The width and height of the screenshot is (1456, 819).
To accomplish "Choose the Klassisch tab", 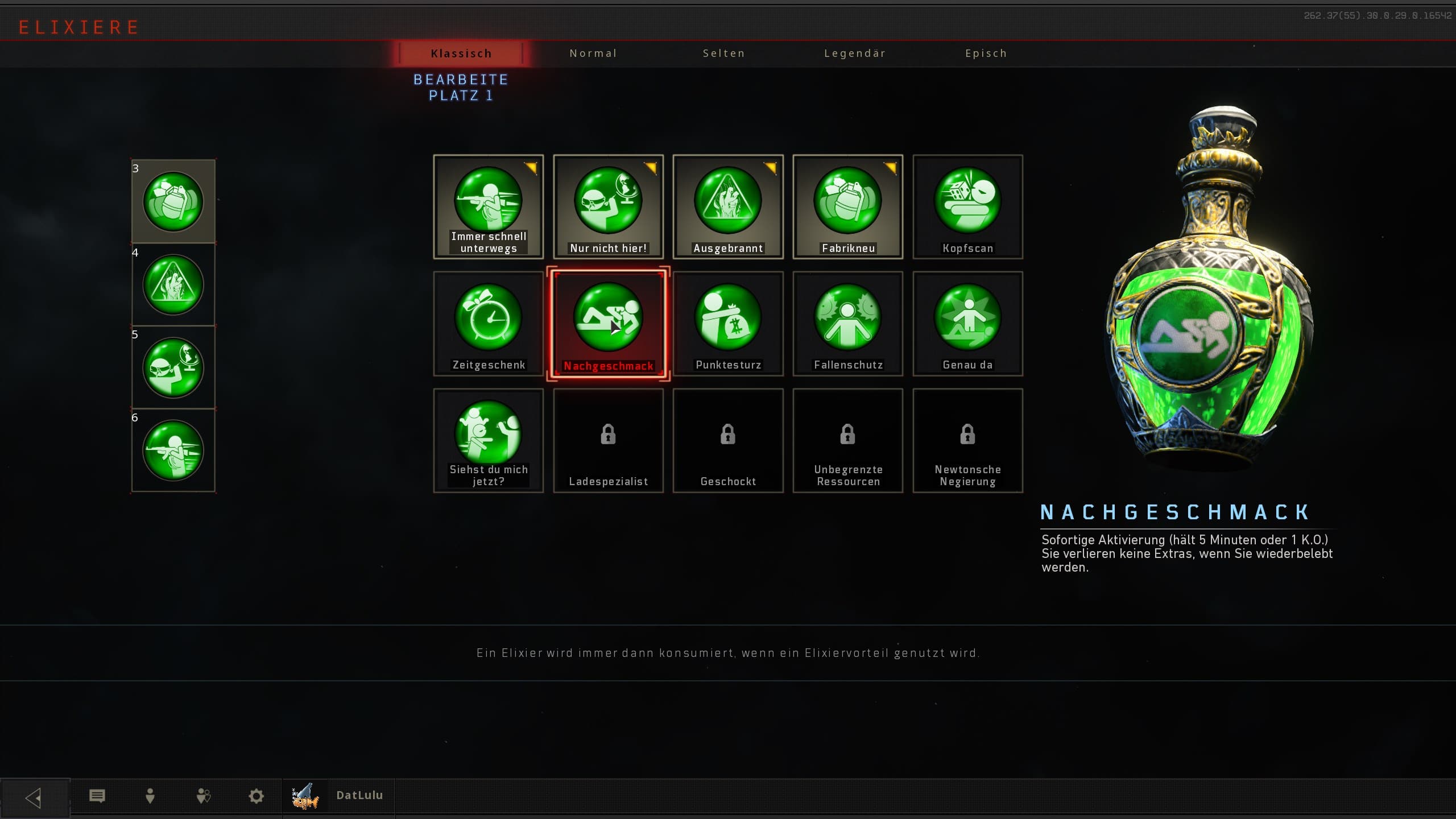I will click(461, 53).
